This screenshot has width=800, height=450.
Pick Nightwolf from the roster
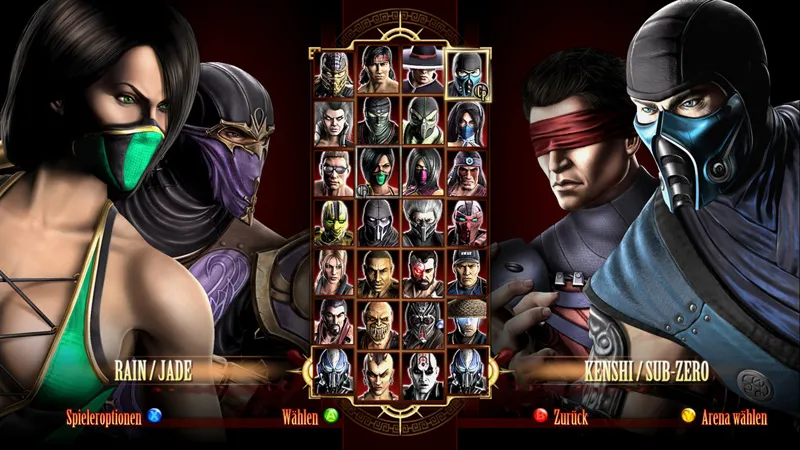(x=465, y=174)
